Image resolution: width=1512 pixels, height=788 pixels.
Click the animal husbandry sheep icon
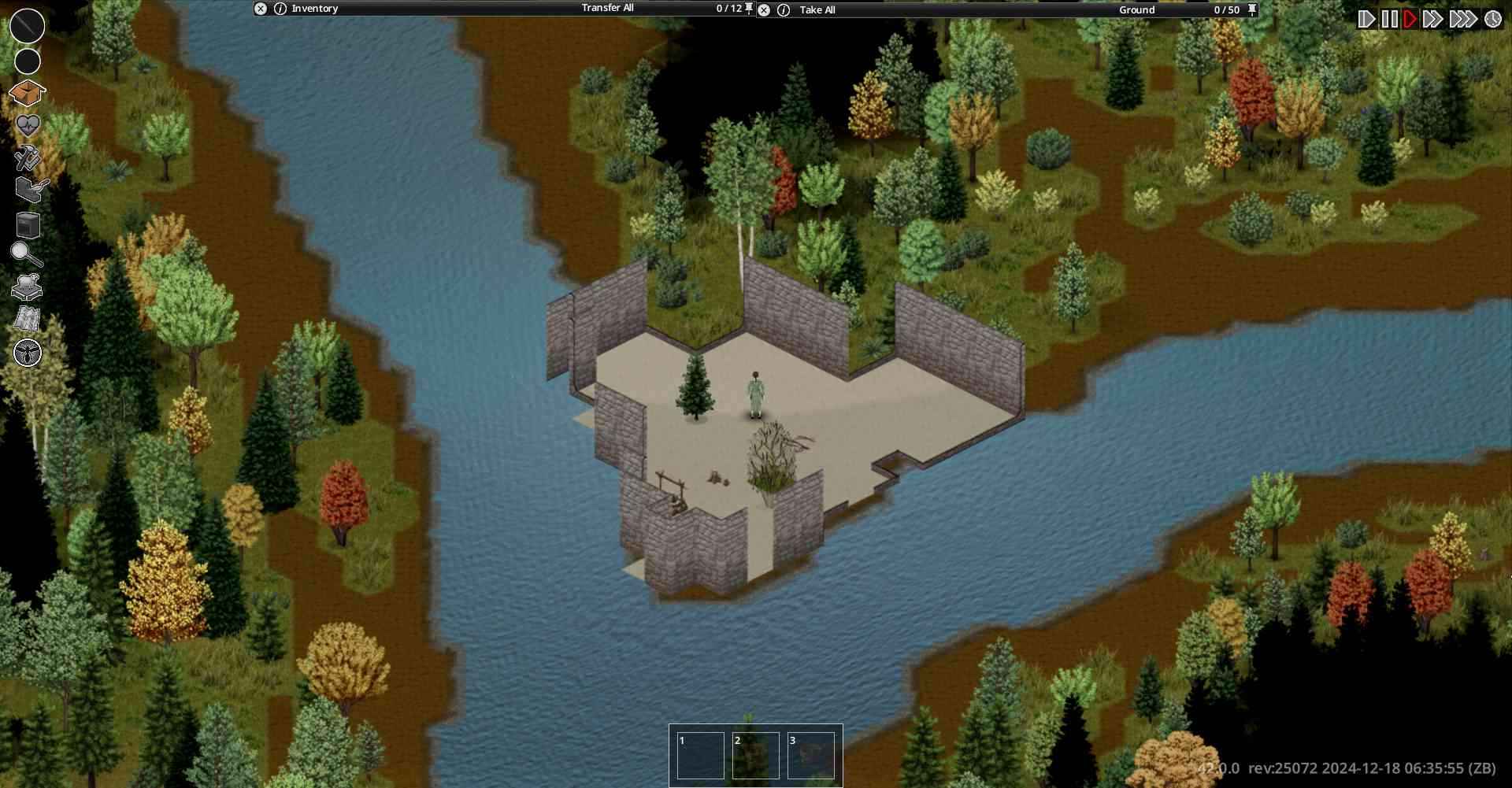pos(28,286)
